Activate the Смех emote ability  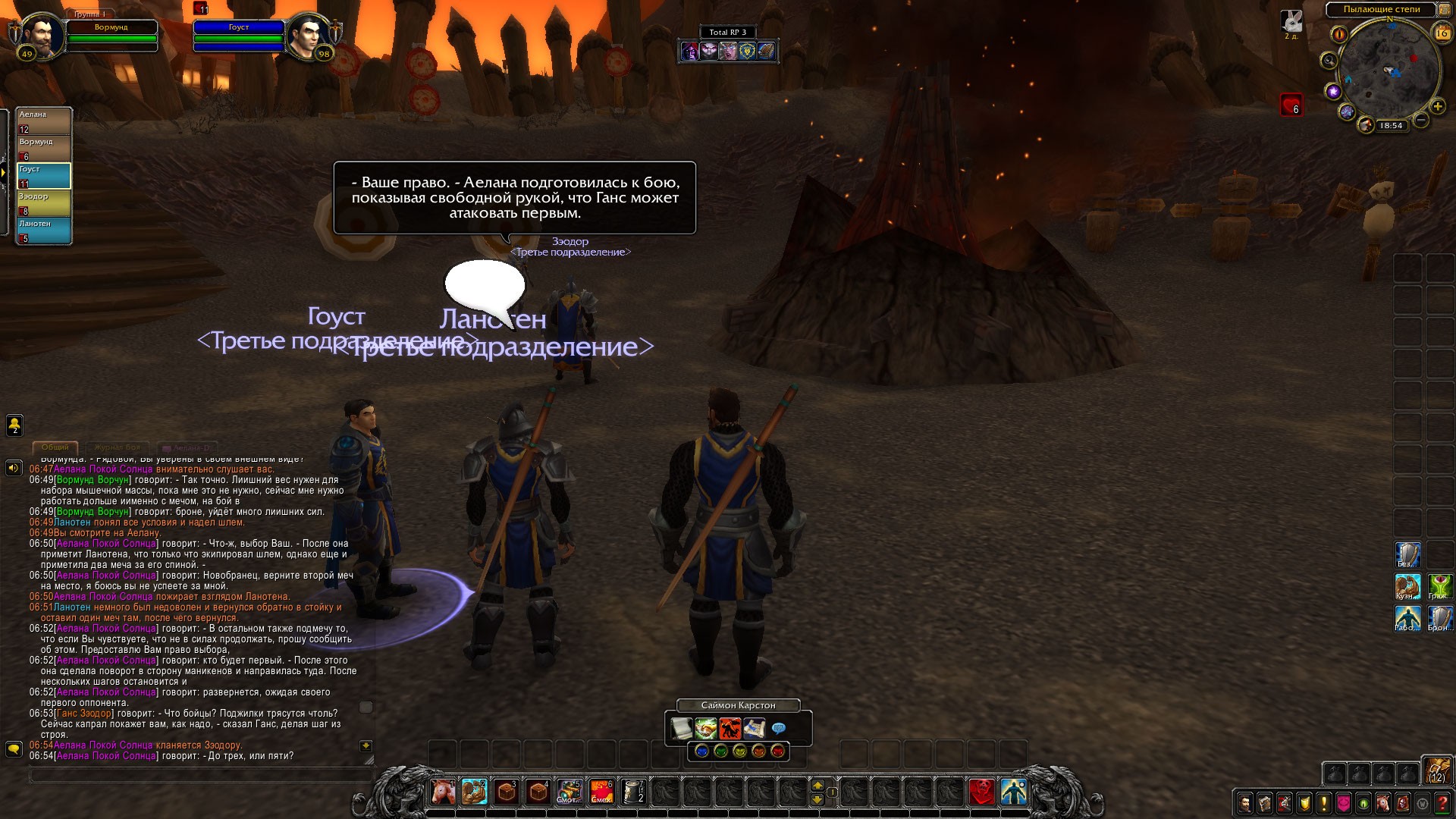(601, 792)
